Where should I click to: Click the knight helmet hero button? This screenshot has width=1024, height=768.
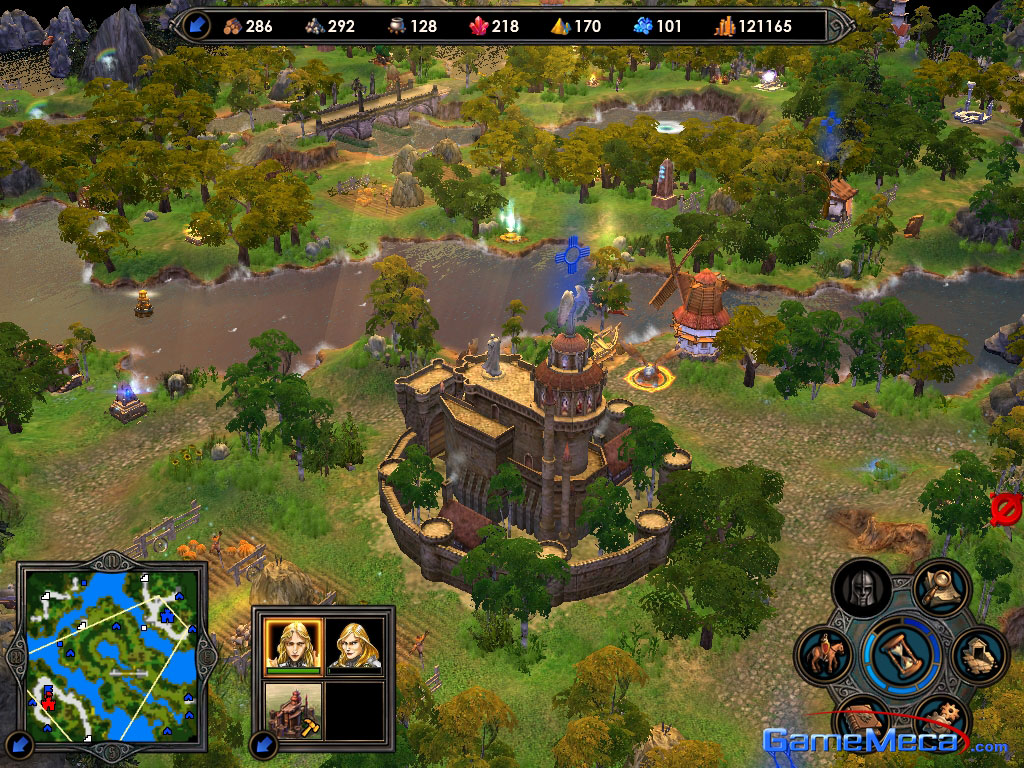tap(862, 590)
